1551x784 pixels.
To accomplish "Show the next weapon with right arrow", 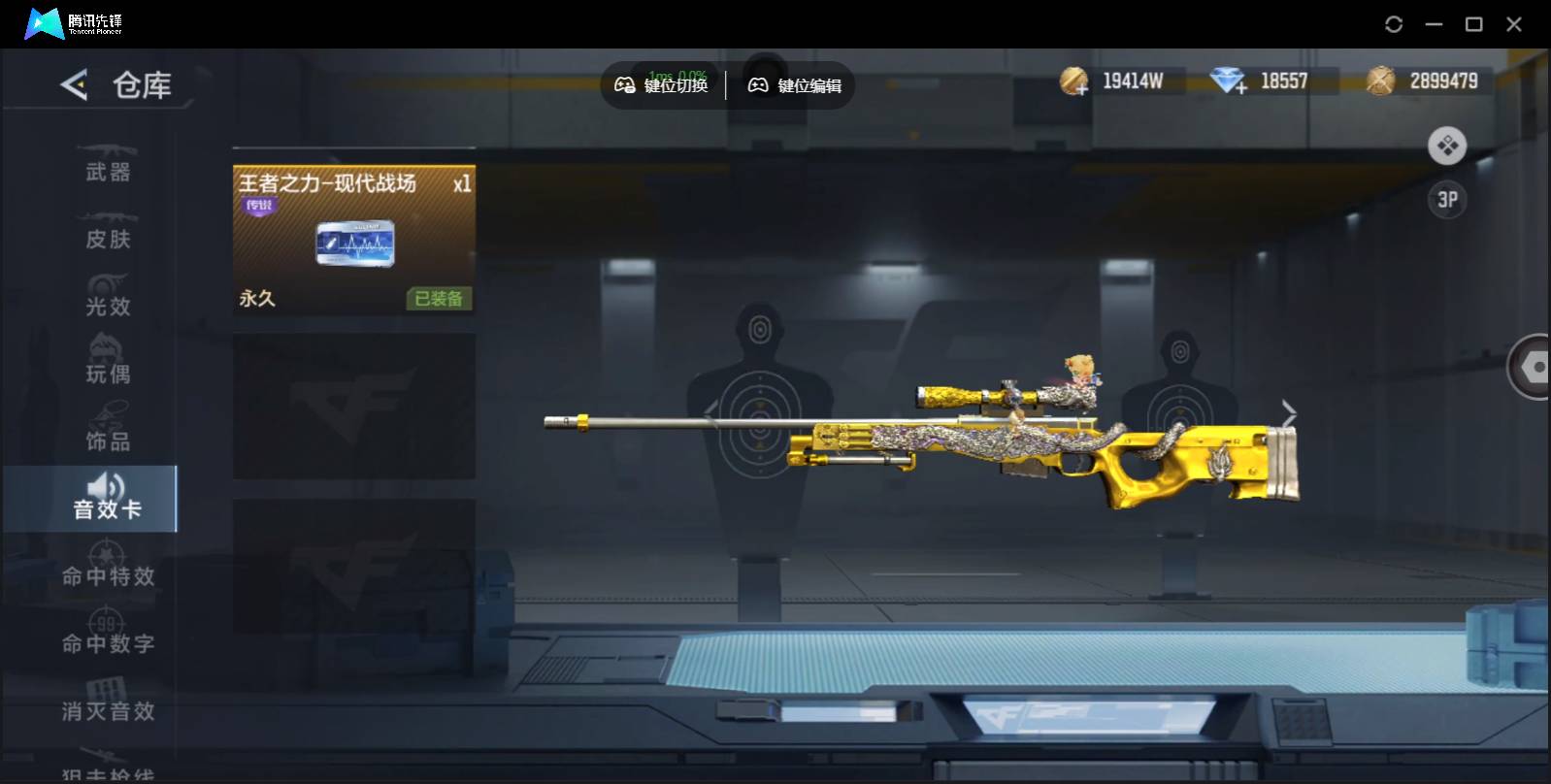I will tap(1289, 412).
